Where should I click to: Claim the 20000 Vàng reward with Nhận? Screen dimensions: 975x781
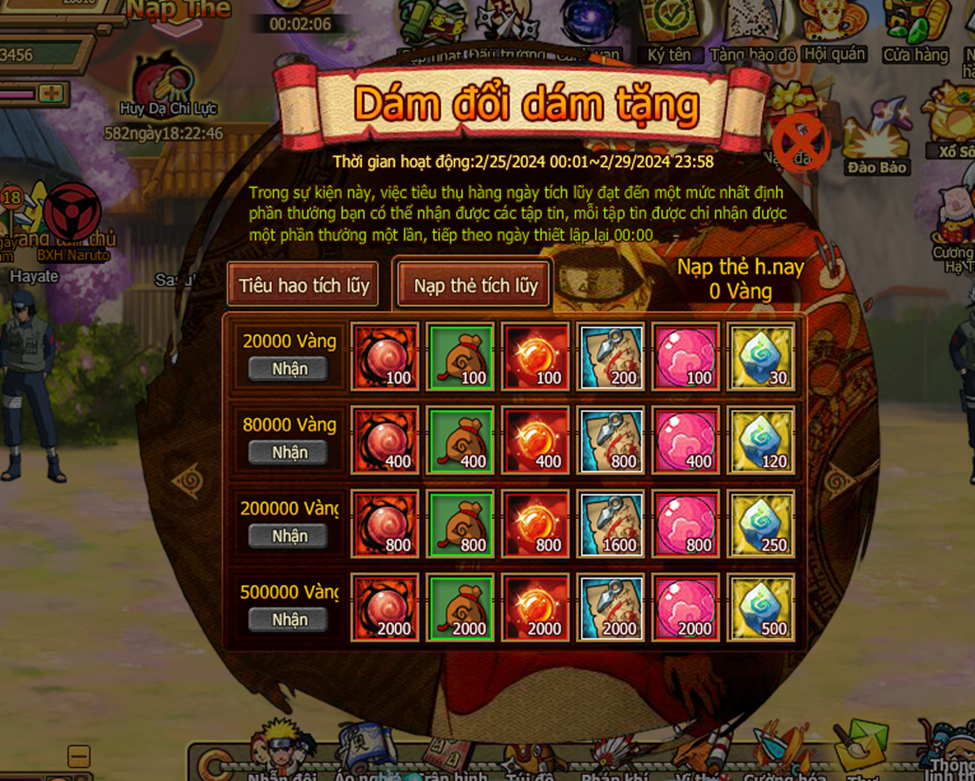click(289, 369)
